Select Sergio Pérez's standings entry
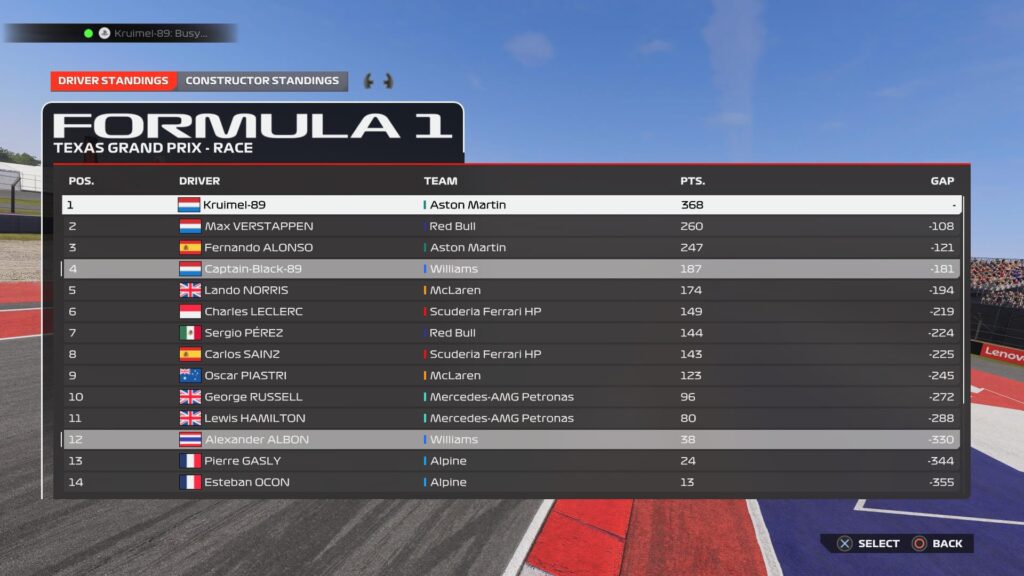Viewport: 1024px width, 576px height. (511, 333)
